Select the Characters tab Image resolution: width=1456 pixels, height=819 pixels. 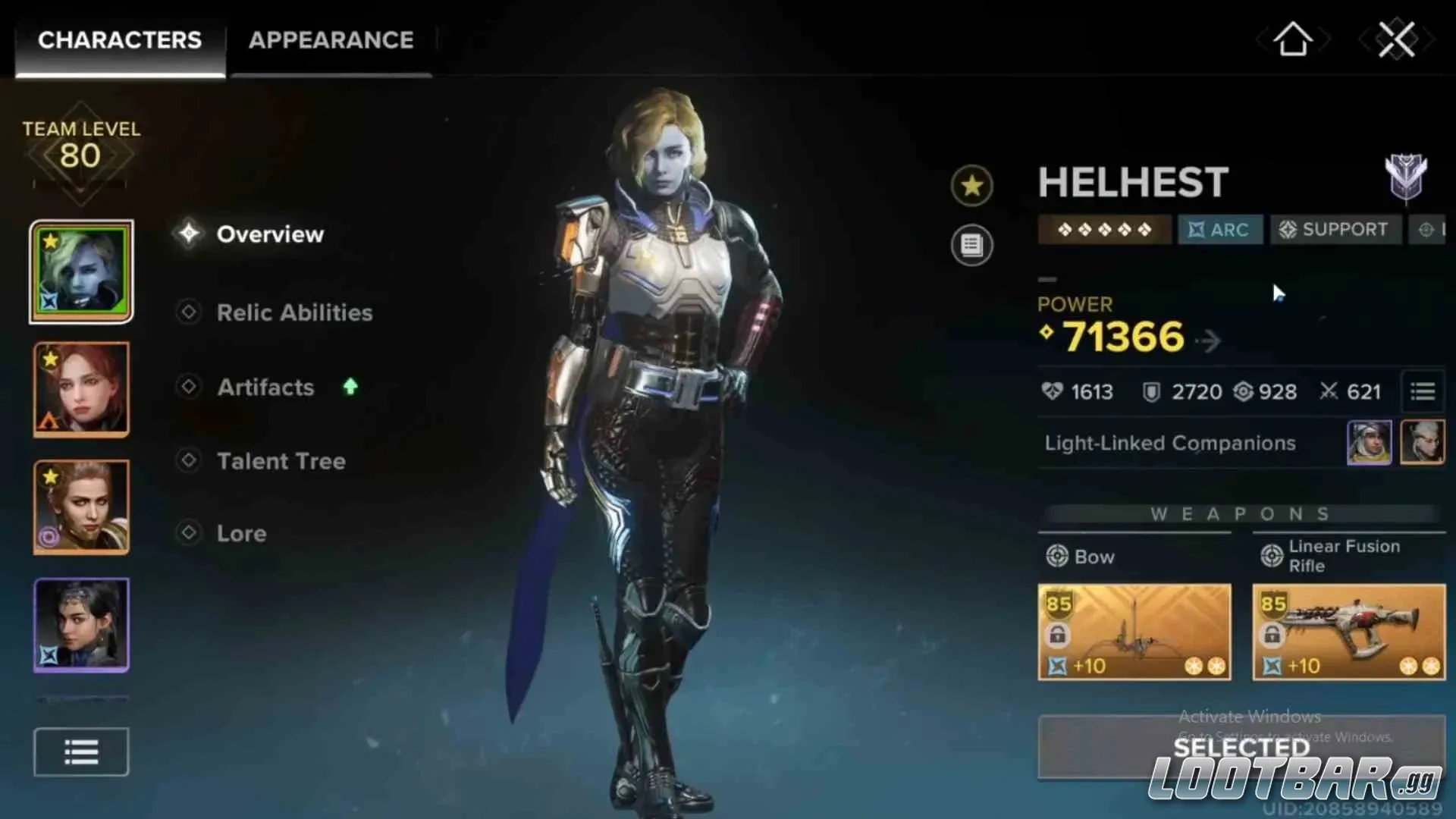pyautogui.click(x=120, y=40)
